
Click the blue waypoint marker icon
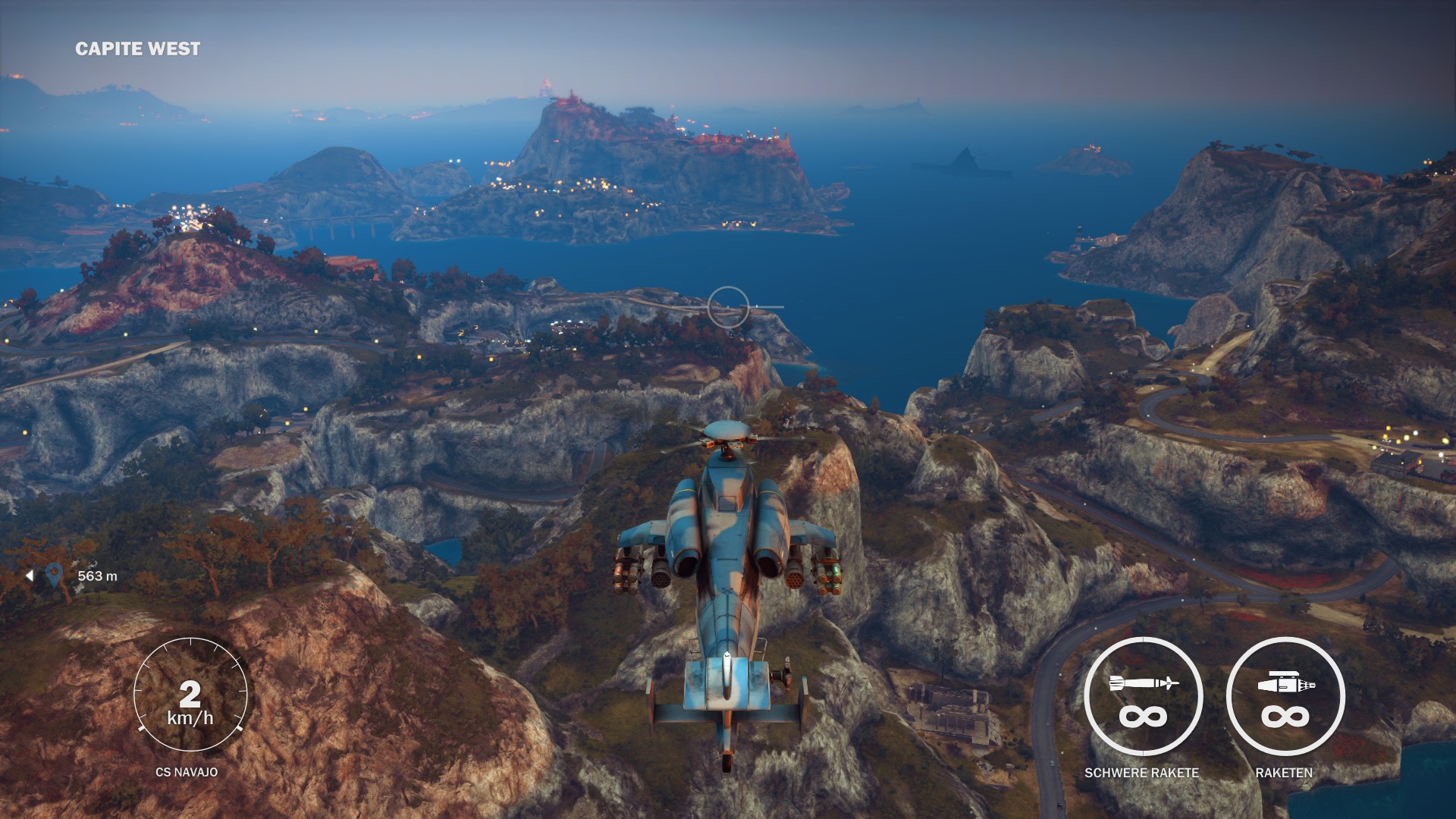point(53,576)
